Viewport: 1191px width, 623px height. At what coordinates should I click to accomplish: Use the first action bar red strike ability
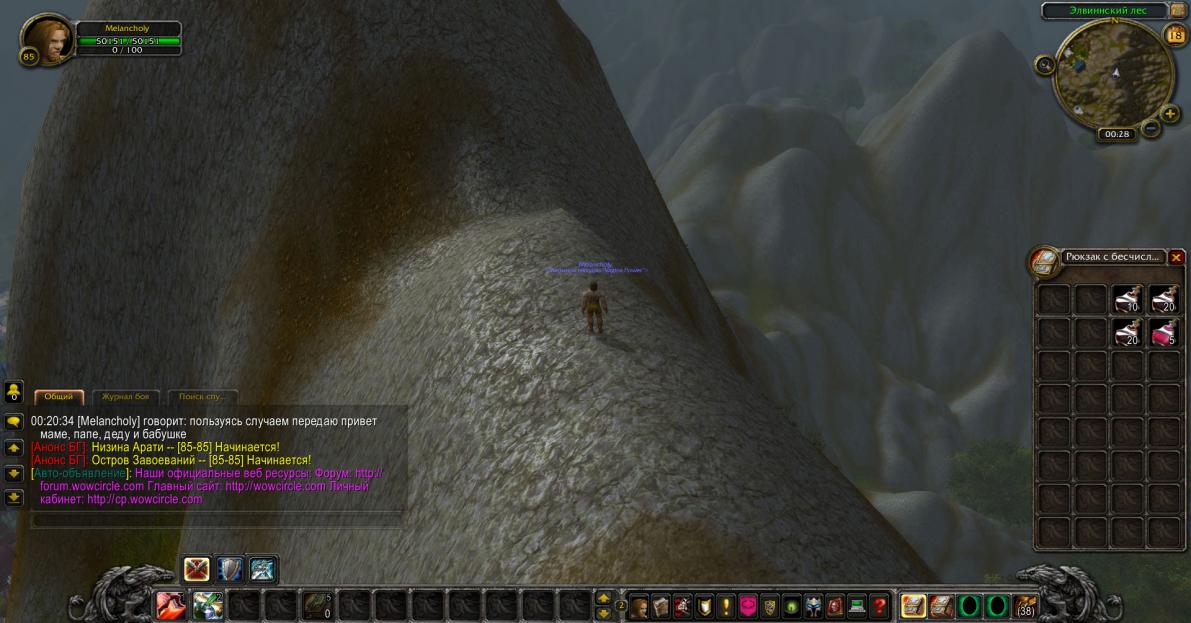(x=169, y=606)
